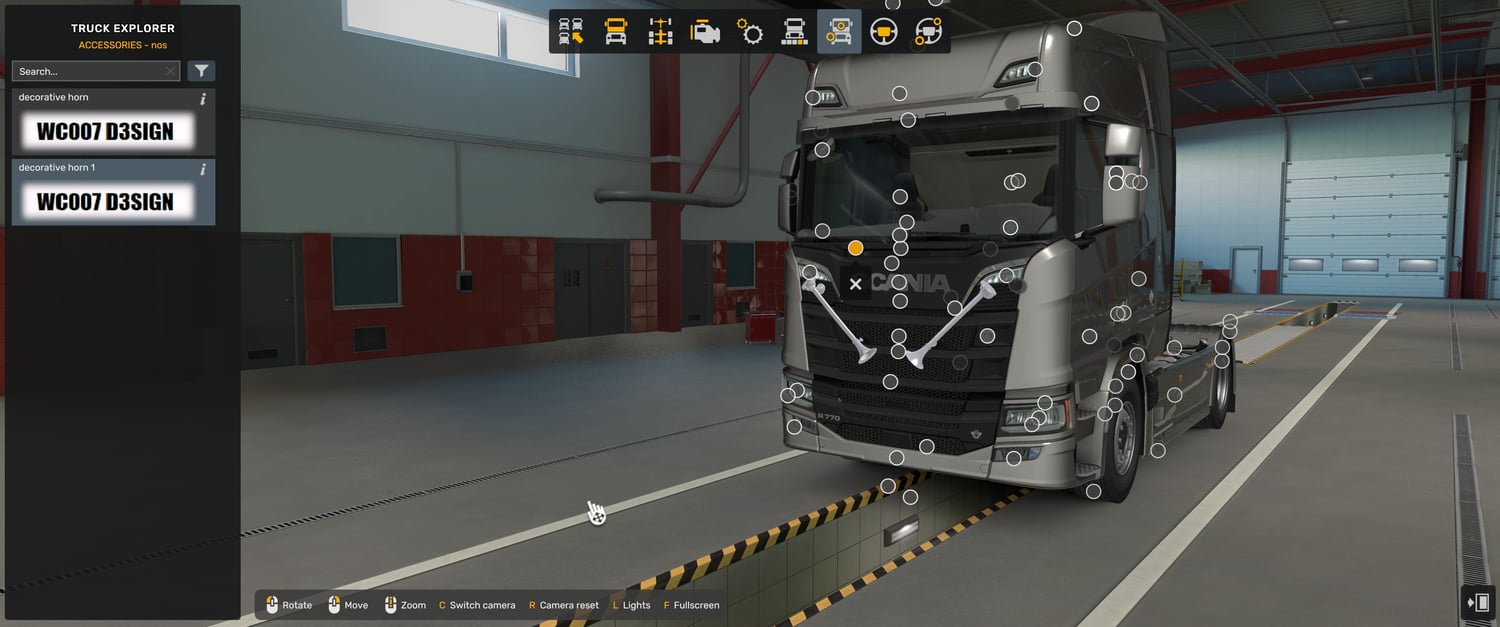
Task: Click the accessory Search field
Action: coord(90,71)
